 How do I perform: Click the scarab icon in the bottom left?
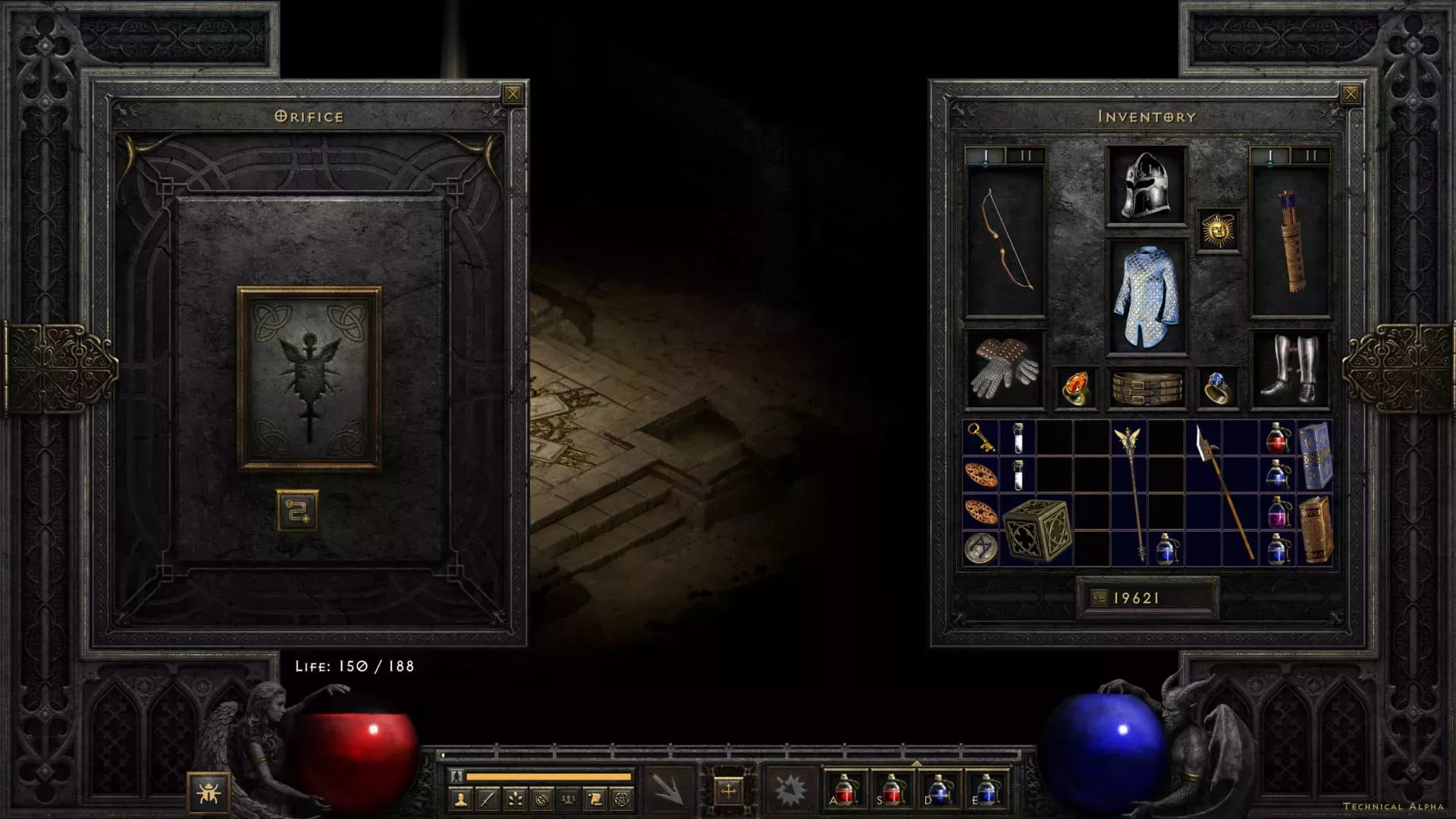coord(210,794)
